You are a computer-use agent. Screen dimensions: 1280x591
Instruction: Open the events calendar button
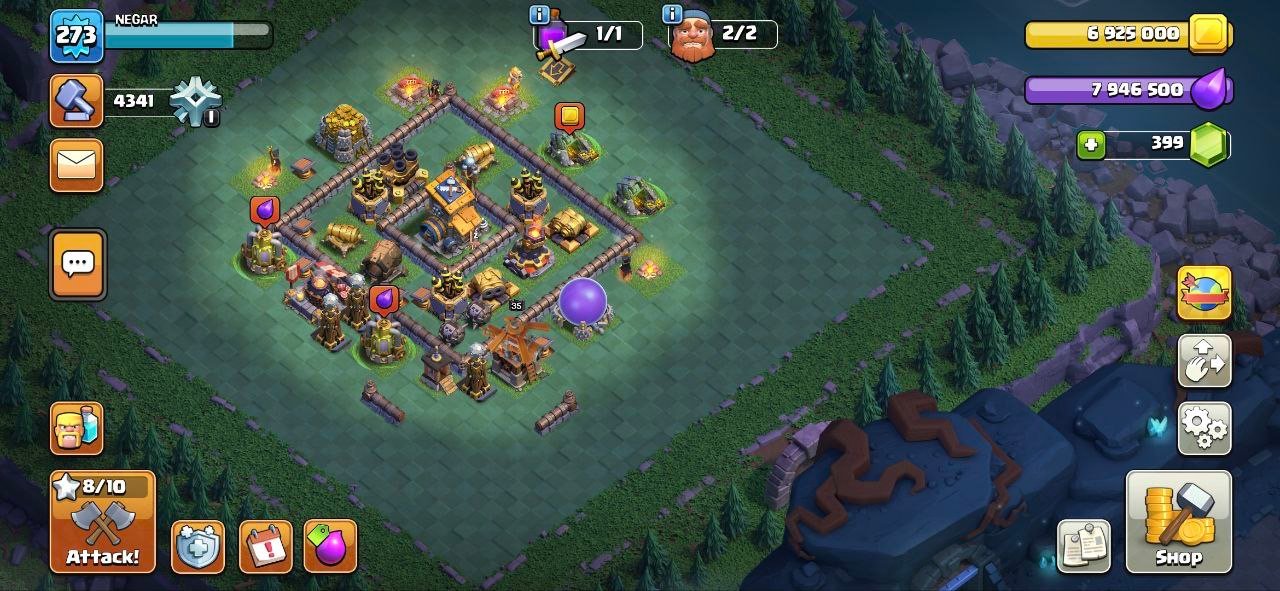pyautogui.click(x=266, y=547)
